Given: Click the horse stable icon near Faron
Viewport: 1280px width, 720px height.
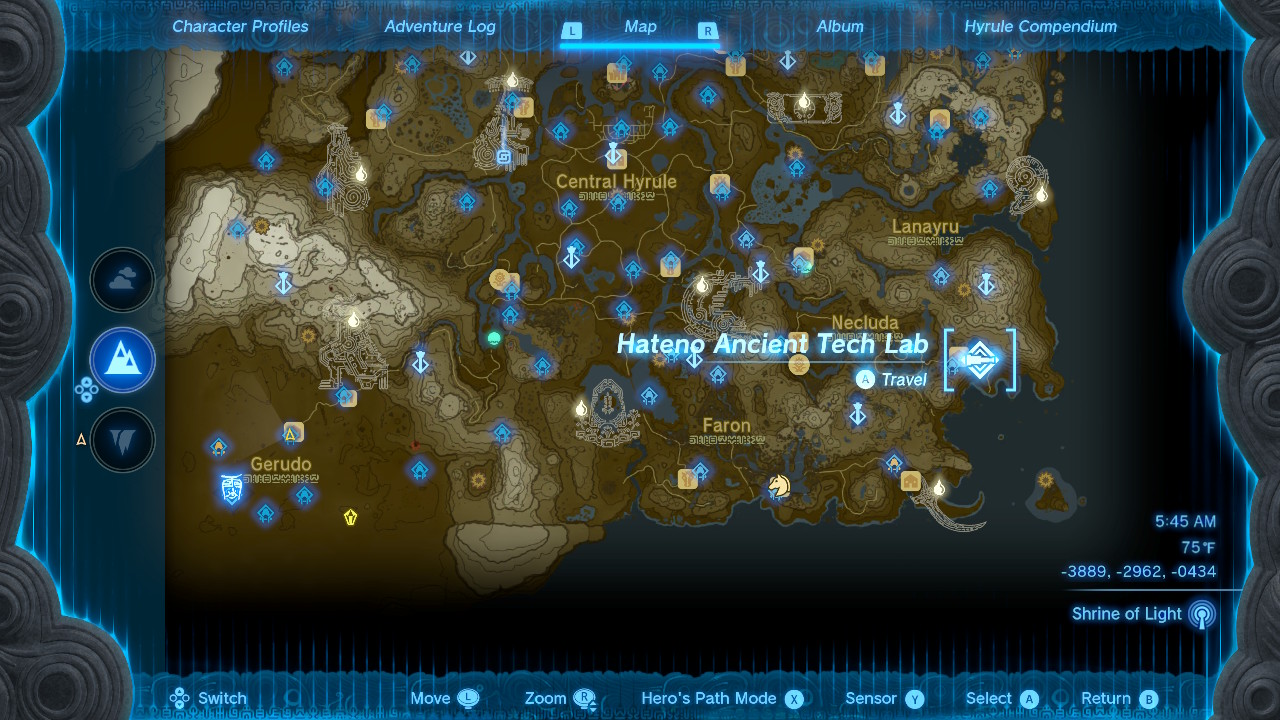Looking at the screenshot, I should point(779,486).
